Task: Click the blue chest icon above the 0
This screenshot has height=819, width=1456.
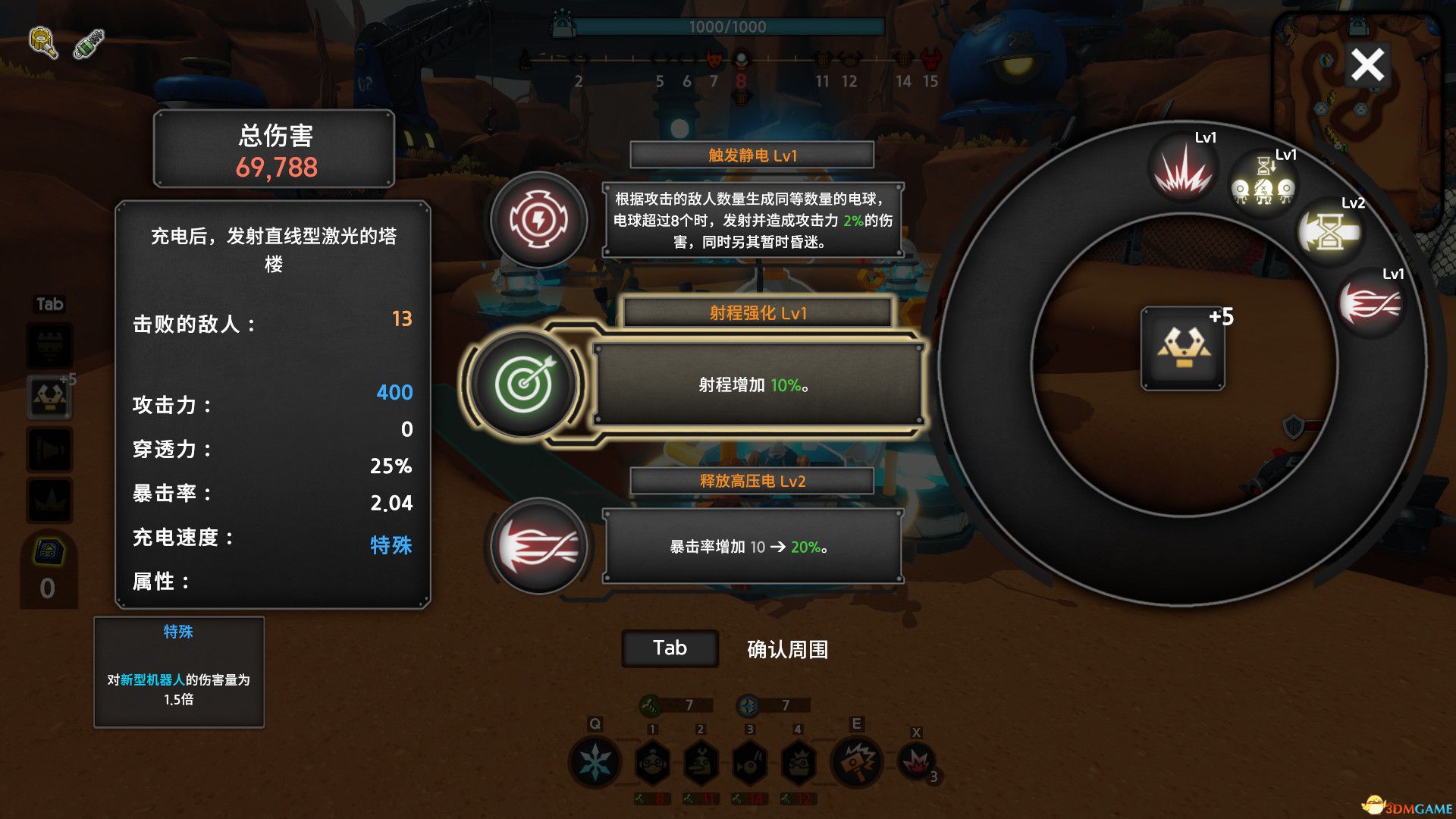Action: click(49, 552)
